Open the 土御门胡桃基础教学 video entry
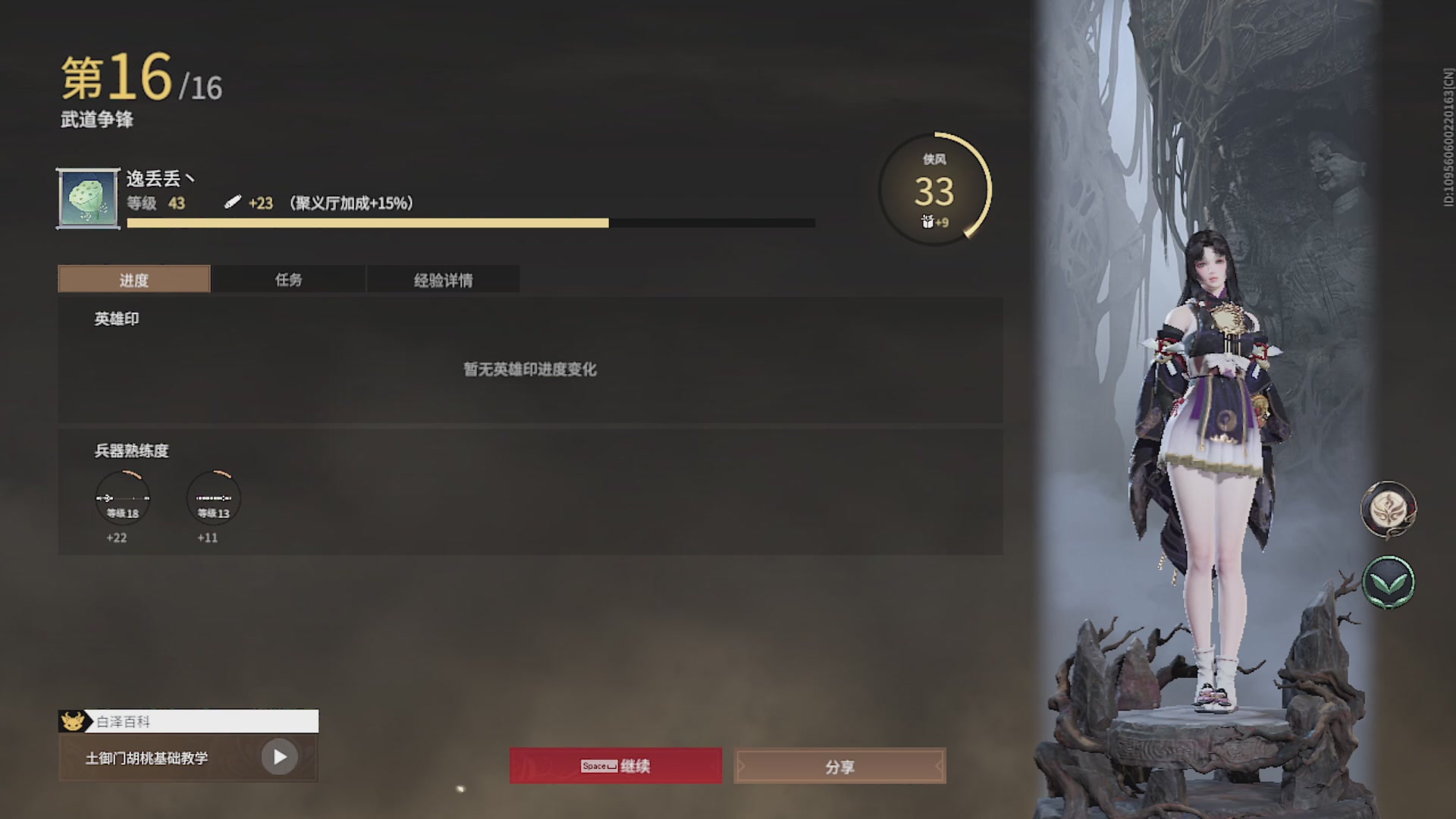The width and height of the screenshot is (1456, 819). pos(152,758)
